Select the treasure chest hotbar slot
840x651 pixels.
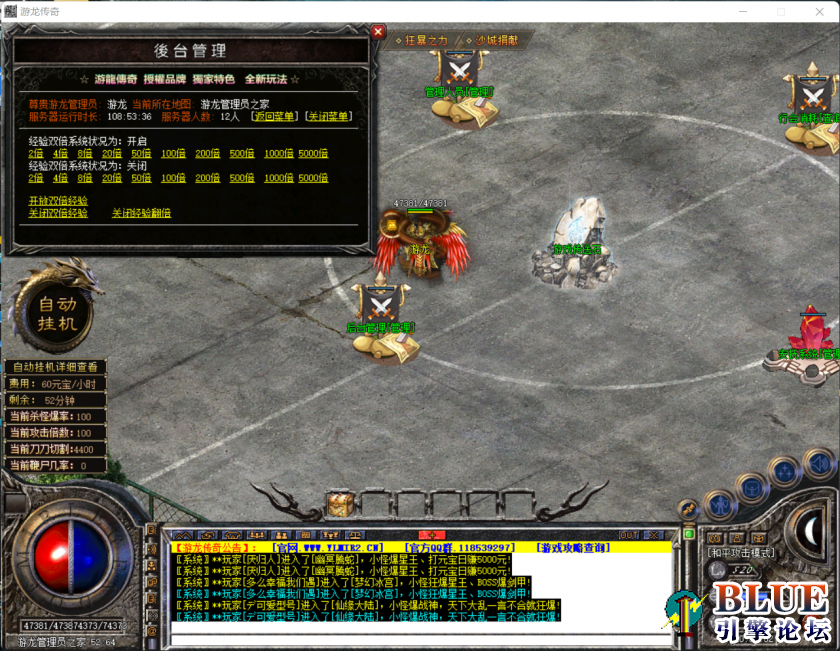tap(339, 503)
